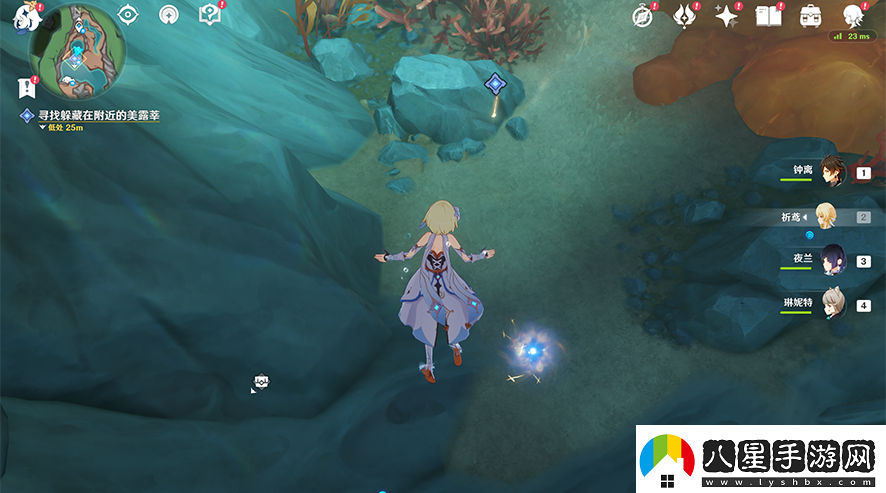Open the tutorial question-mark book icon
This screenshot has width=886, height=493.
(x=209, y=14)
